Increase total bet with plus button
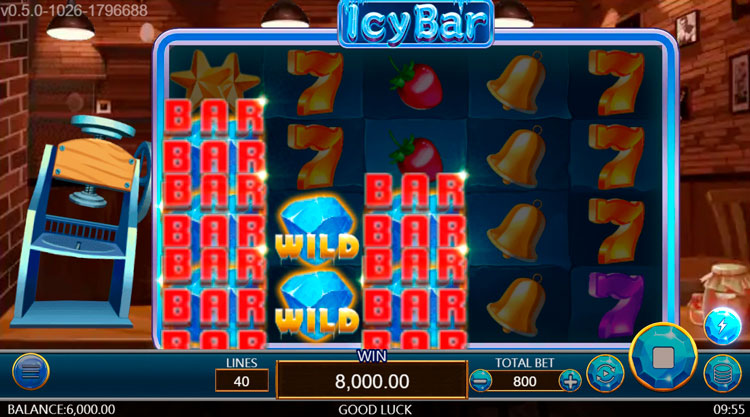The image size is (750, 417). coord(569,380)
